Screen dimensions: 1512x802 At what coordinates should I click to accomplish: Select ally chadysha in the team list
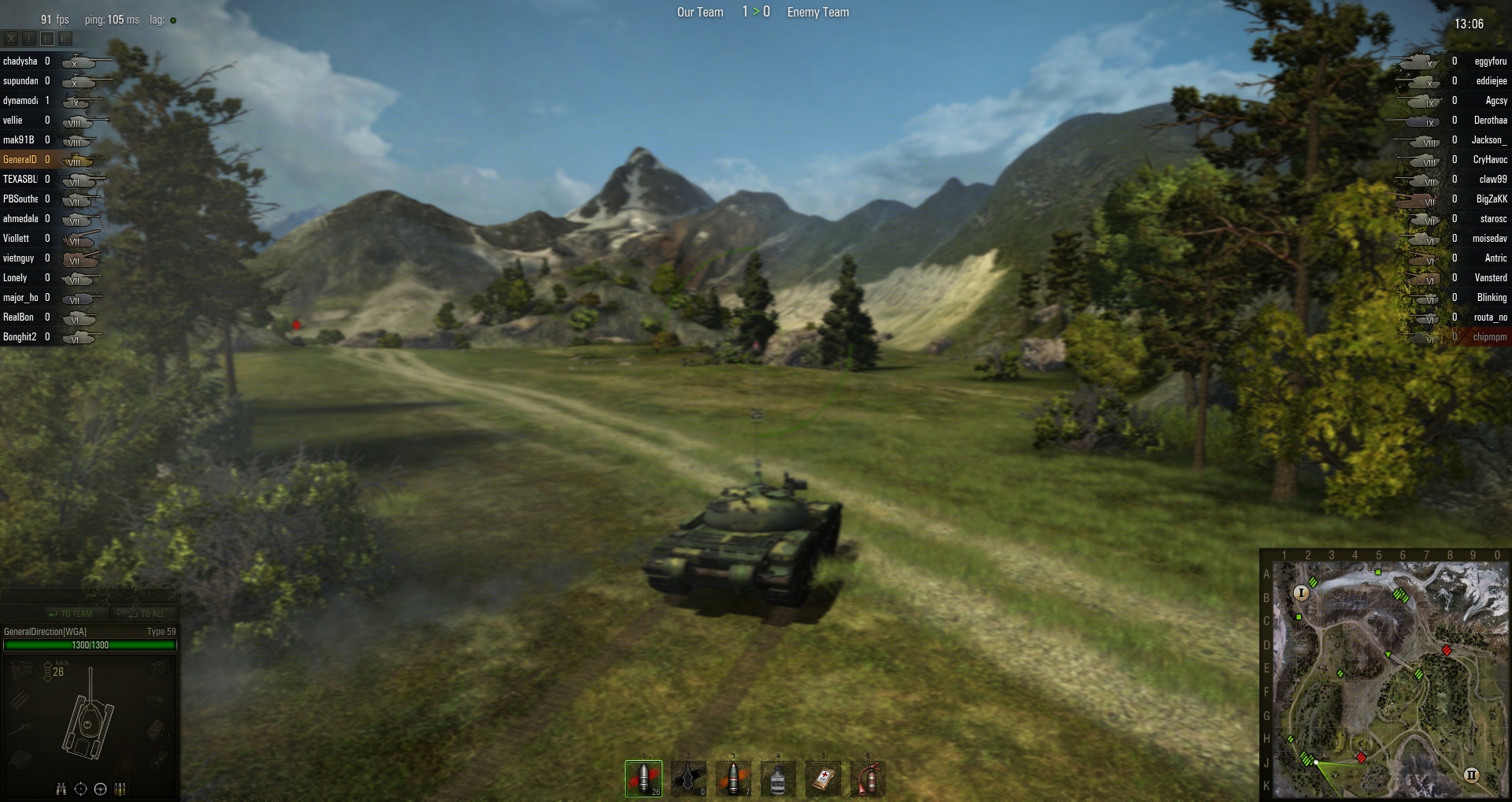tap(20, 61)
